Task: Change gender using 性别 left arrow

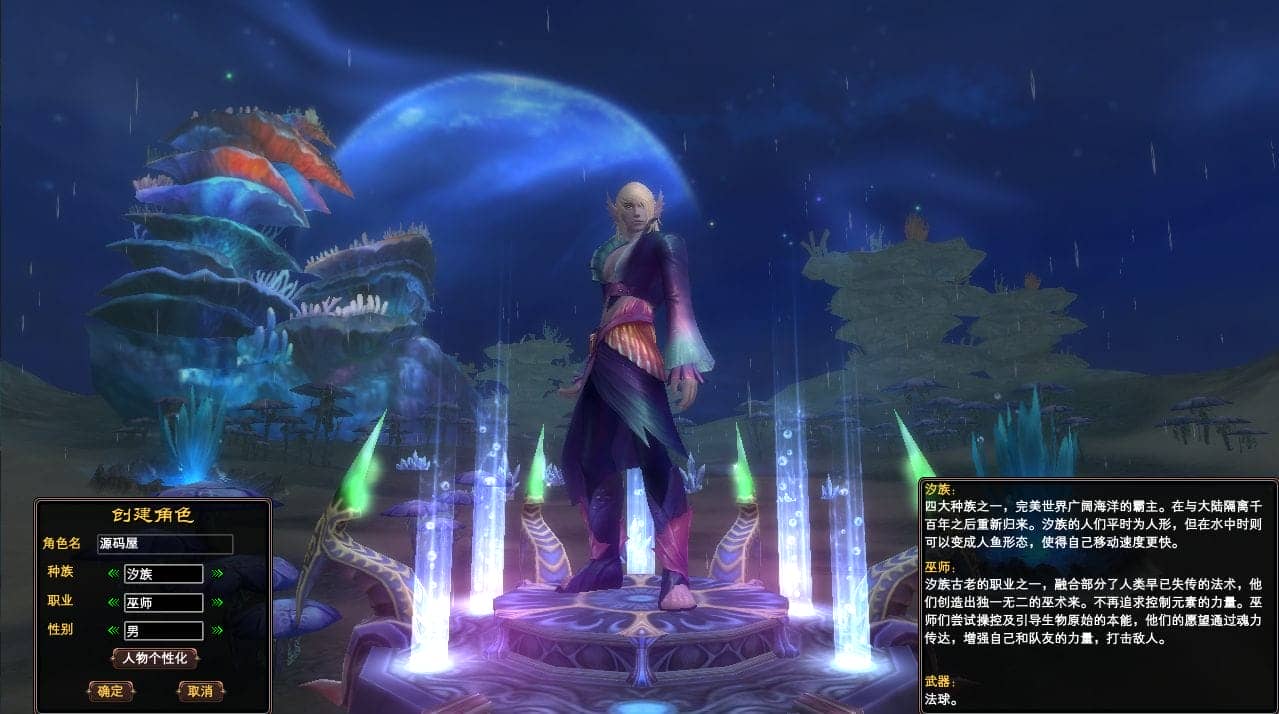Action: pyautogui.click(x=114, y=630)
